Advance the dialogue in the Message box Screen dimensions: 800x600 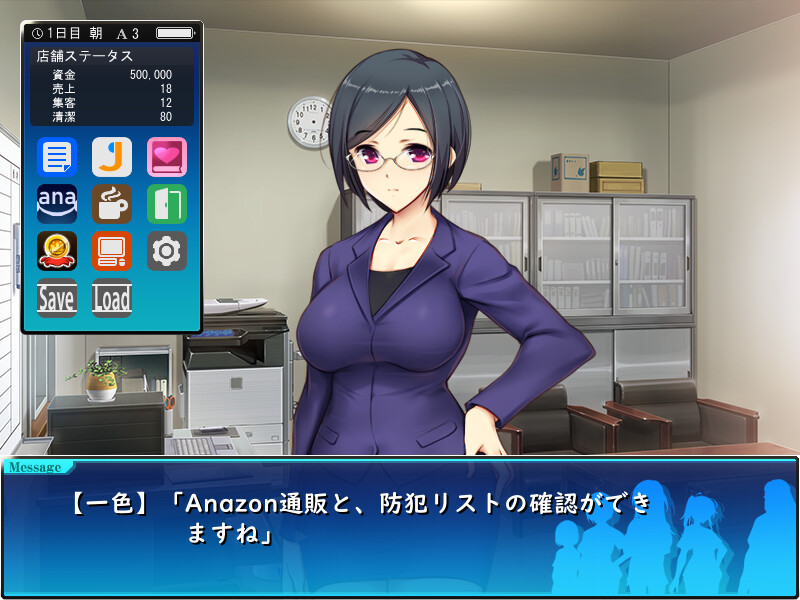pos(400,525)
